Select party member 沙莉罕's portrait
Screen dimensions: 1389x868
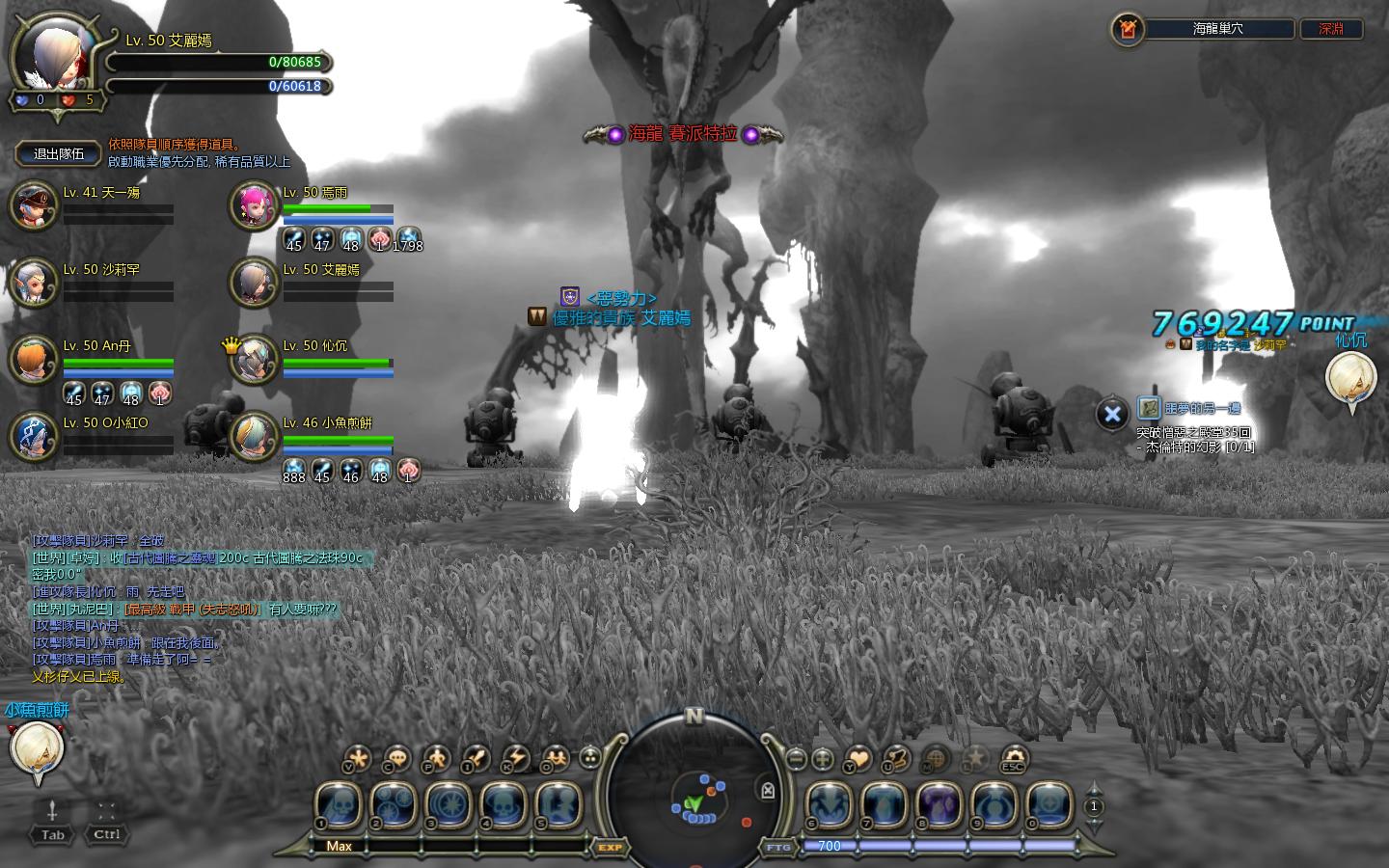coord(34,282)
